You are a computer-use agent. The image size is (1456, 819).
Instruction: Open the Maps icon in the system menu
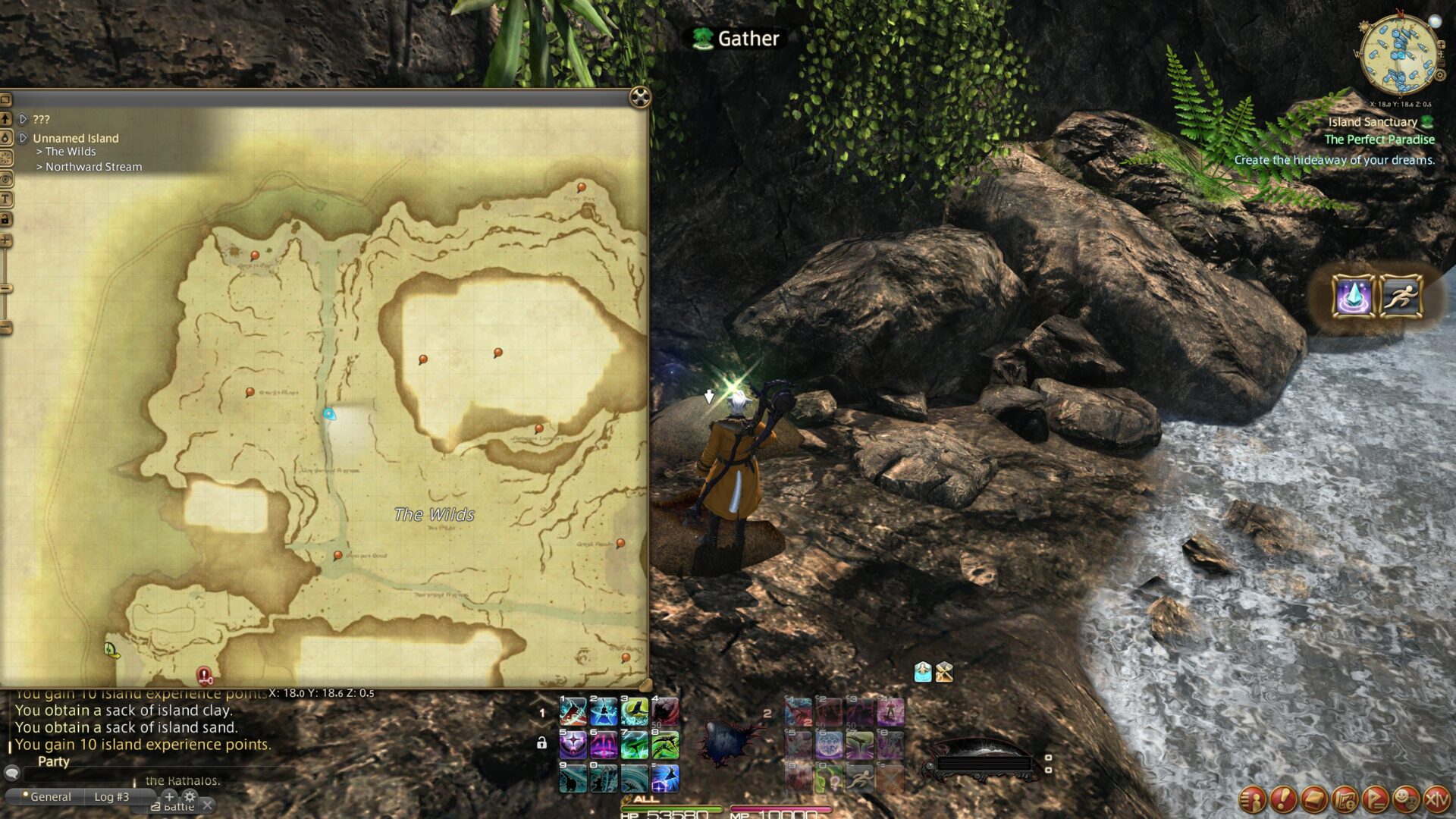1345,800
